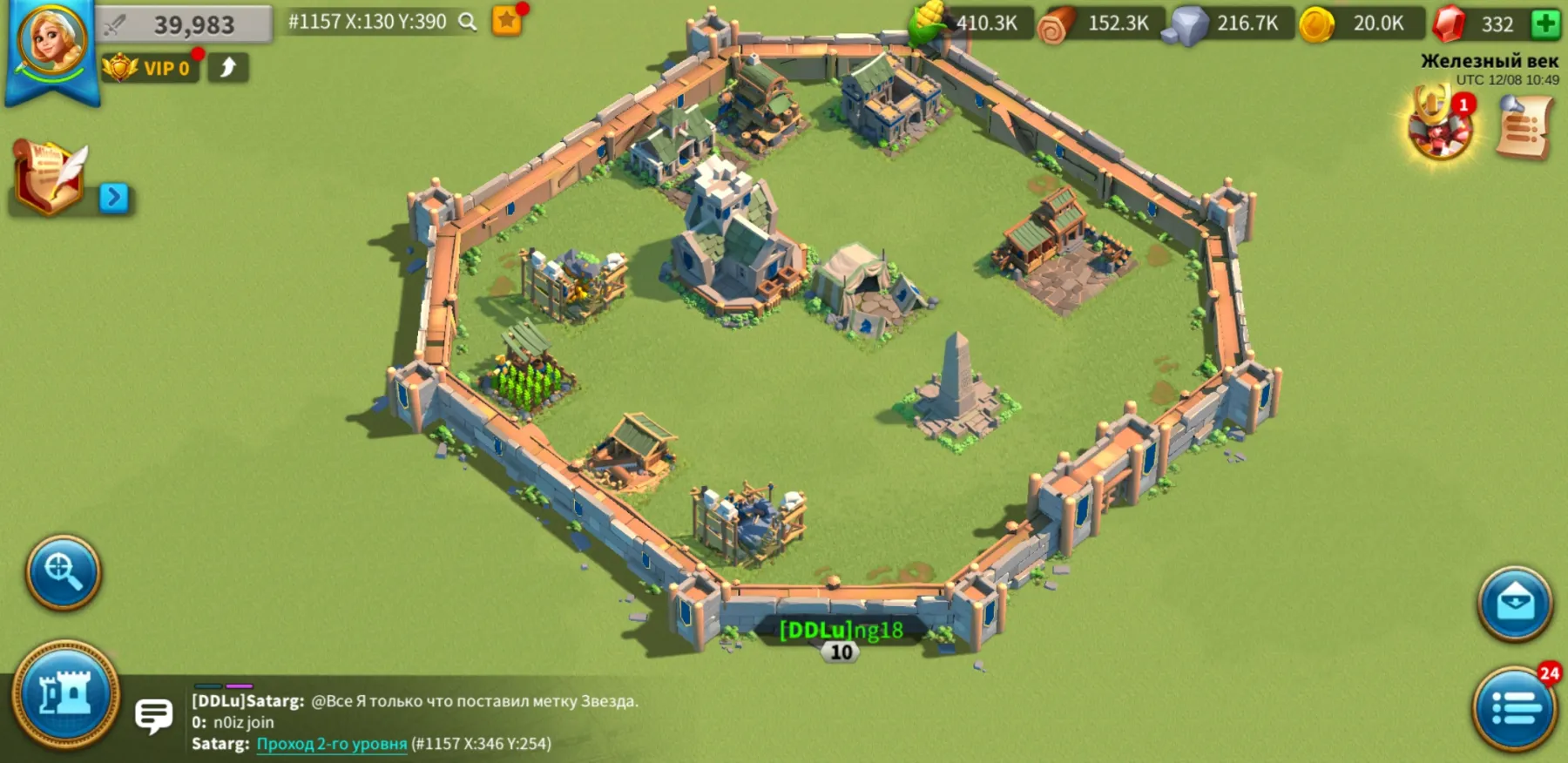This screenshot has width=1568, height=763.
Task: Open the governor profile portrait
Action: pyautogui.click(x=52, y=42)
